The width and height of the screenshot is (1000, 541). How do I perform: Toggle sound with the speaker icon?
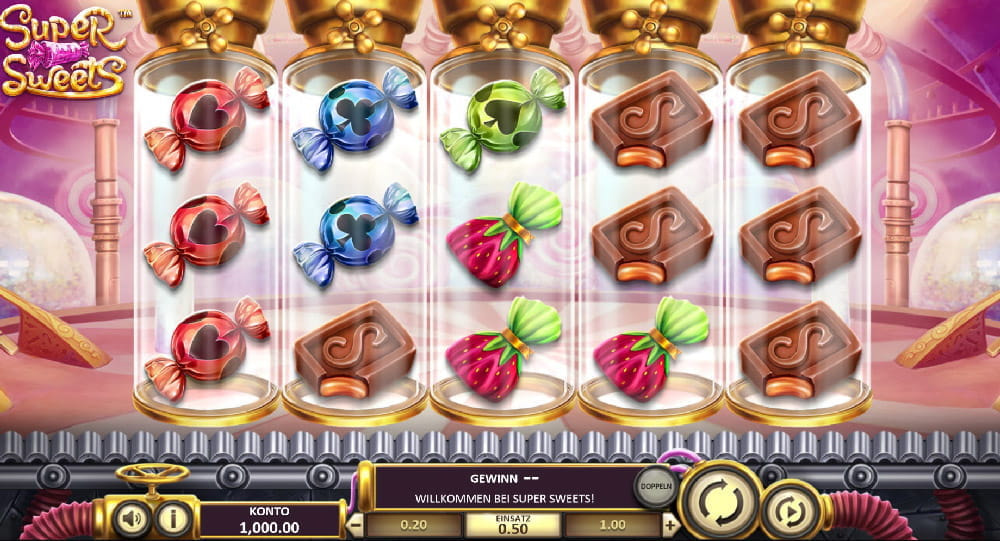pos(132,517)
